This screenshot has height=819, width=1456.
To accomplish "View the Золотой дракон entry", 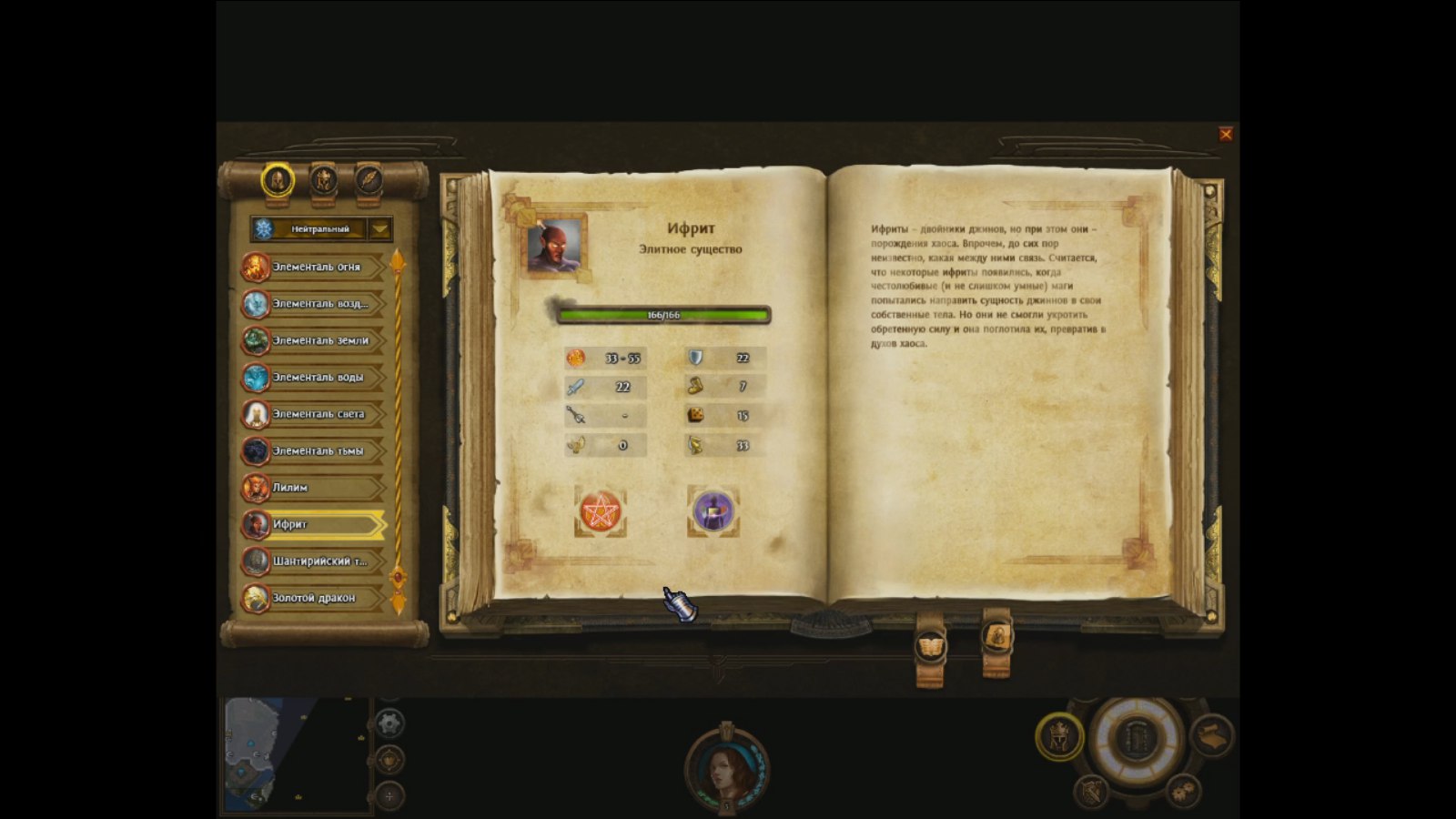I will coord(315,598).
